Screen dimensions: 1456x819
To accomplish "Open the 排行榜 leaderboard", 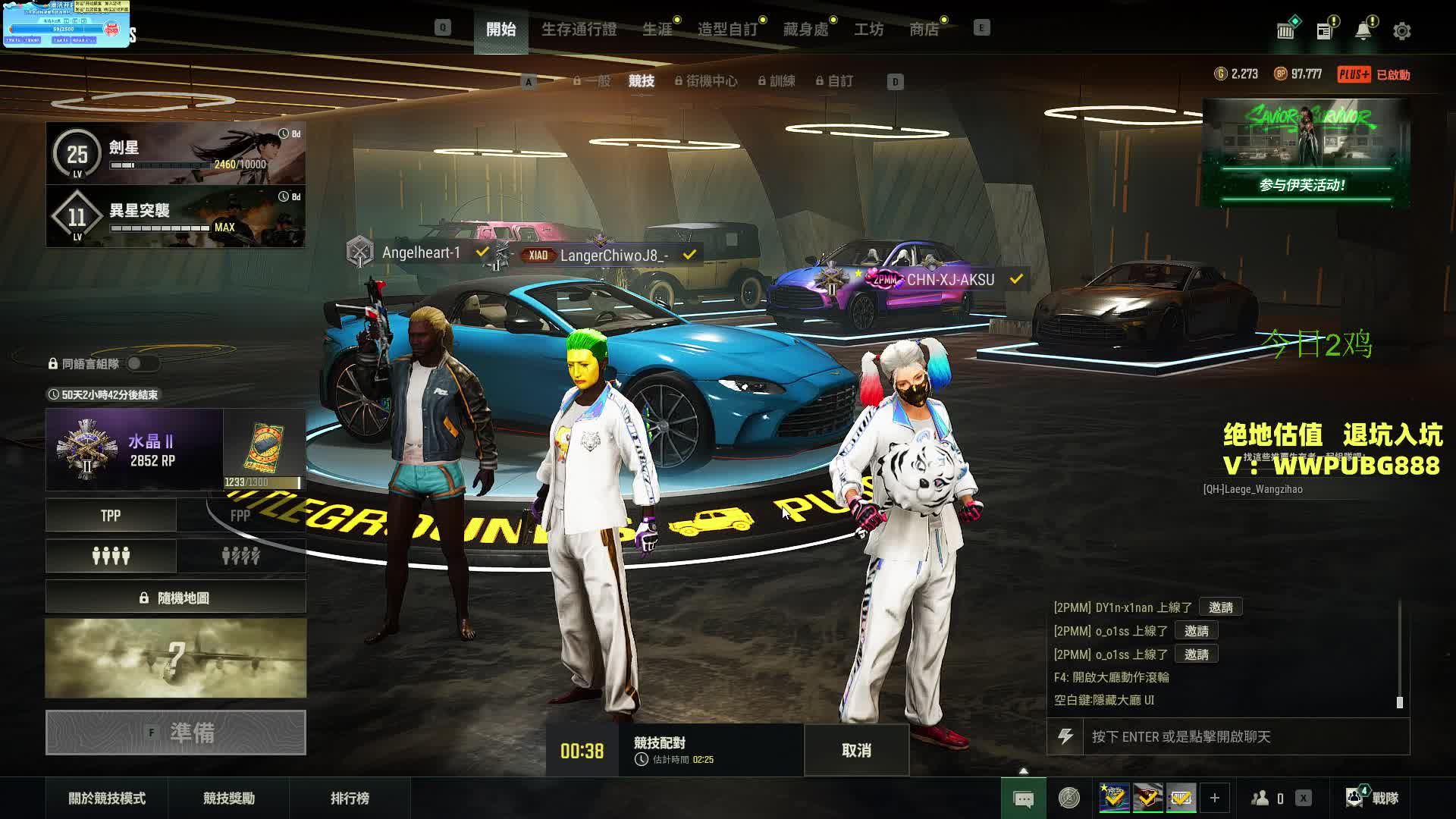I will pyautogui.click(x=350, y=798).
